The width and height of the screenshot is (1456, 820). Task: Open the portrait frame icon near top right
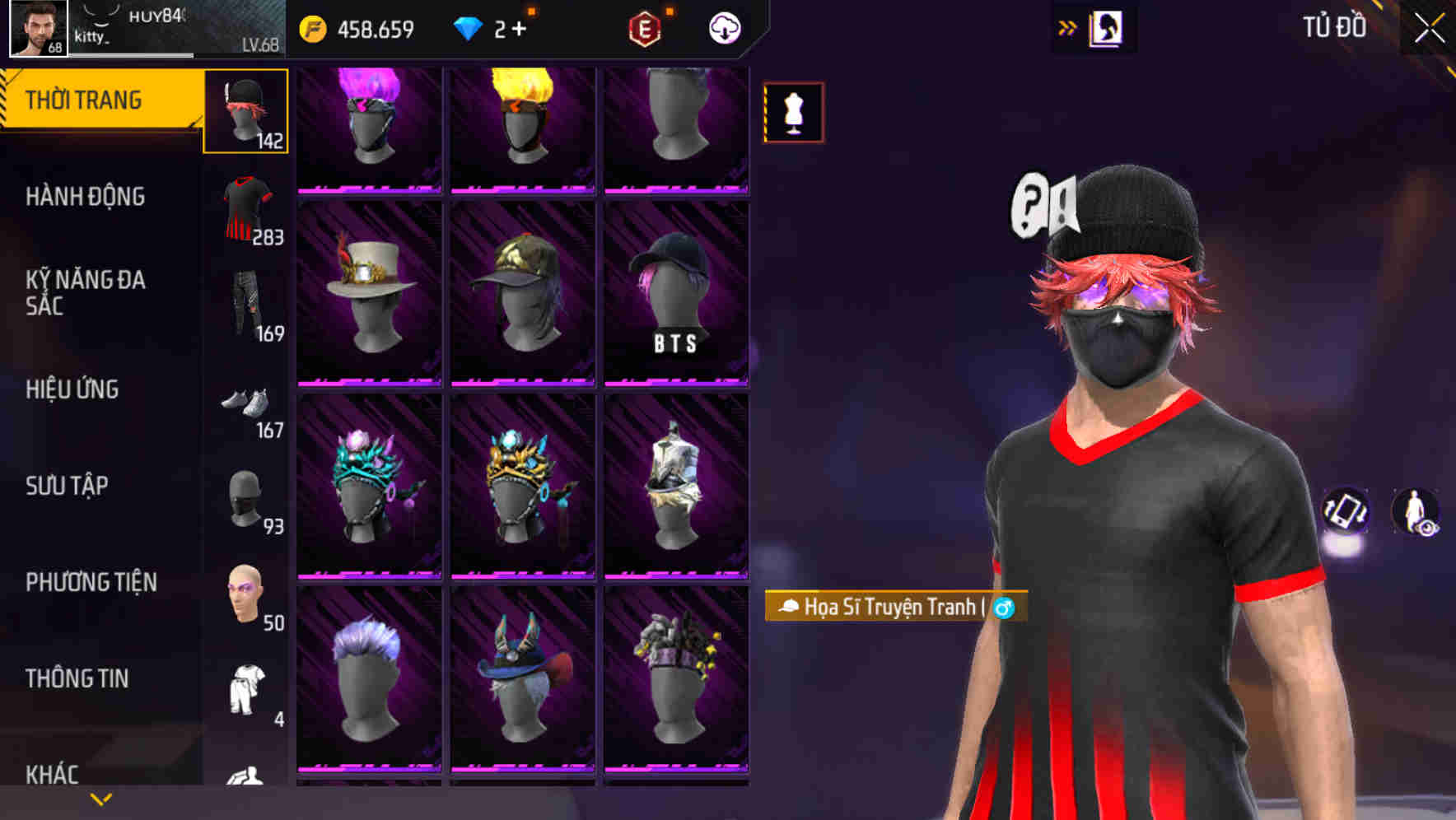click(x=1105, y=27)
